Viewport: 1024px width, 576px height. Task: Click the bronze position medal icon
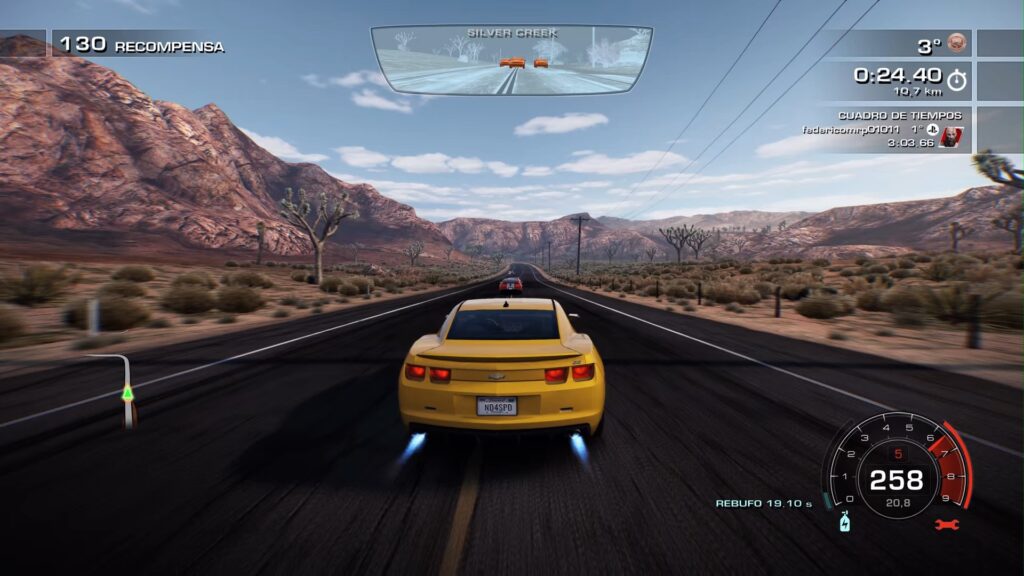[957, 44]
